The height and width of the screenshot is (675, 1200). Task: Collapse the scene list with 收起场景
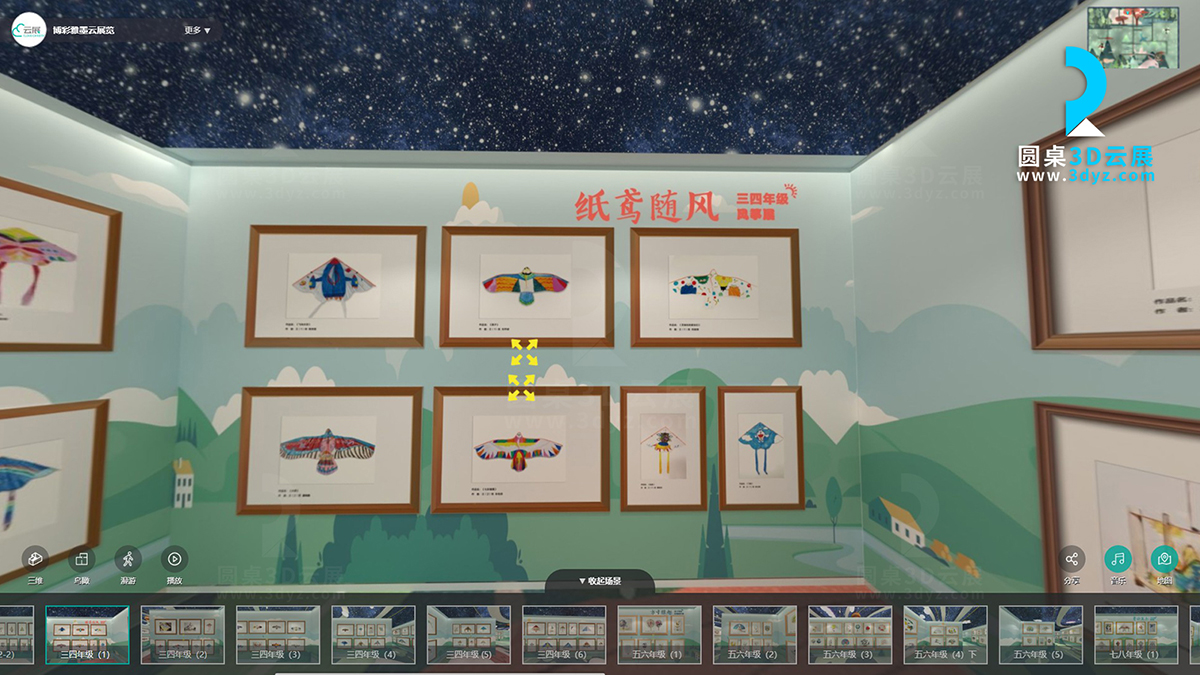click(600, 581)
